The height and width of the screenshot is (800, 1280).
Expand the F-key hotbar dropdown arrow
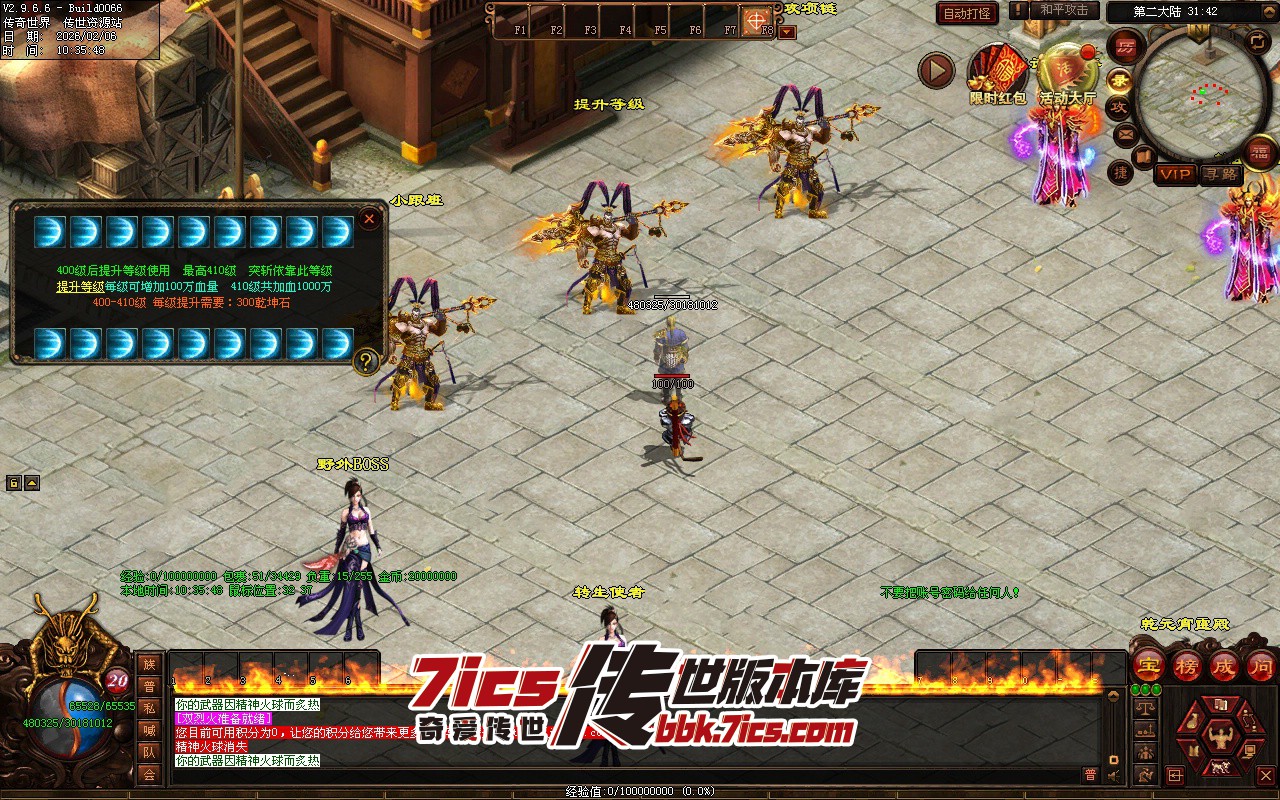click(x=787, y=31)
